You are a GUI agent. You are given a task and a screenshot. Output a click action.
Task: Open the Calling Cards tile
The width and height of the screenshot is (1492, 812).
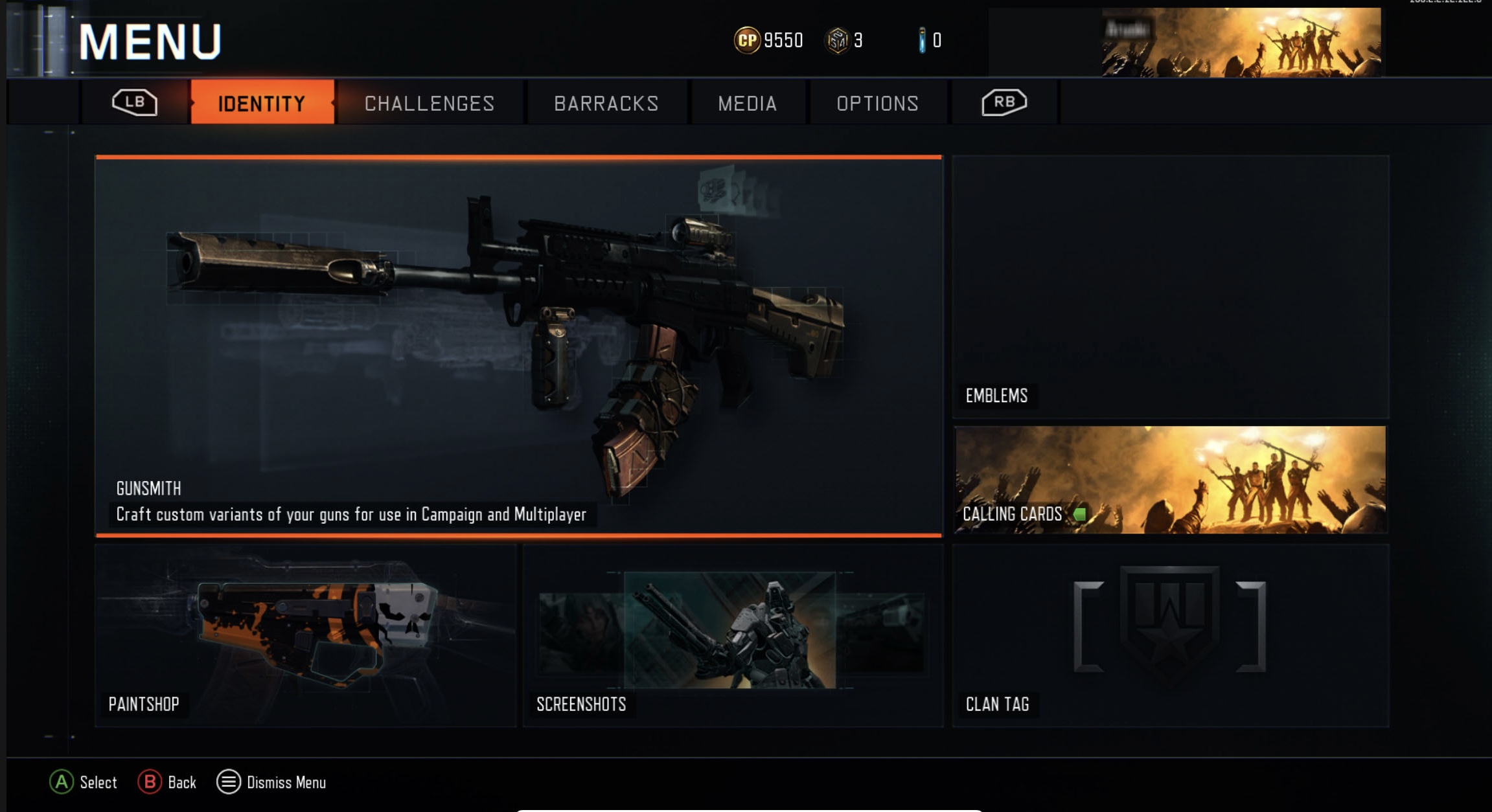tap(1170, 480)
